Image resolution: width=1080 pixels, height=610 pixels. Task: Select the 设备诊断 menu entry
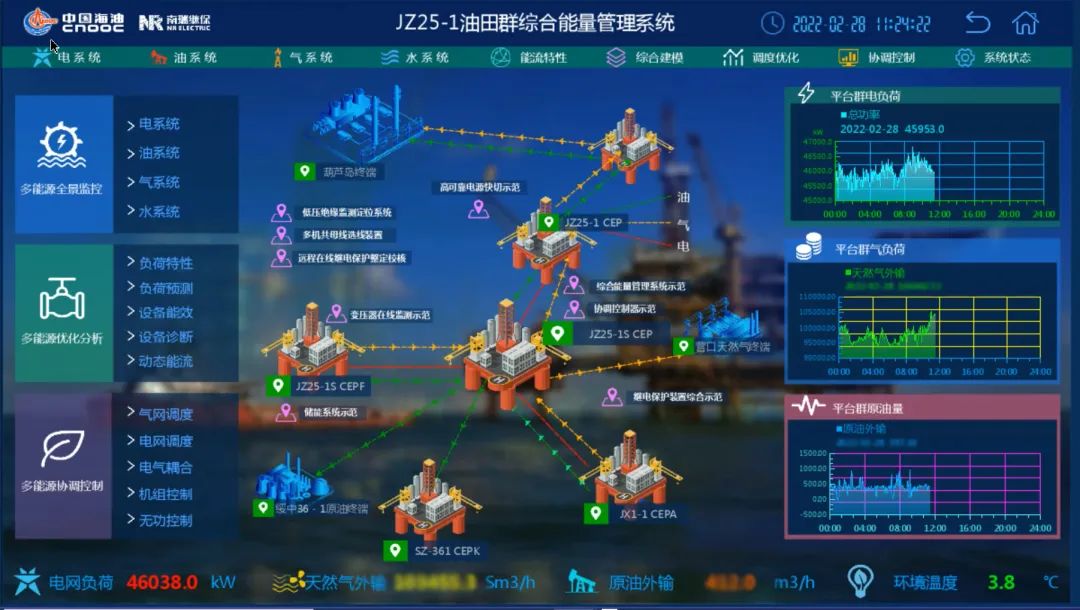coord(165,337)
